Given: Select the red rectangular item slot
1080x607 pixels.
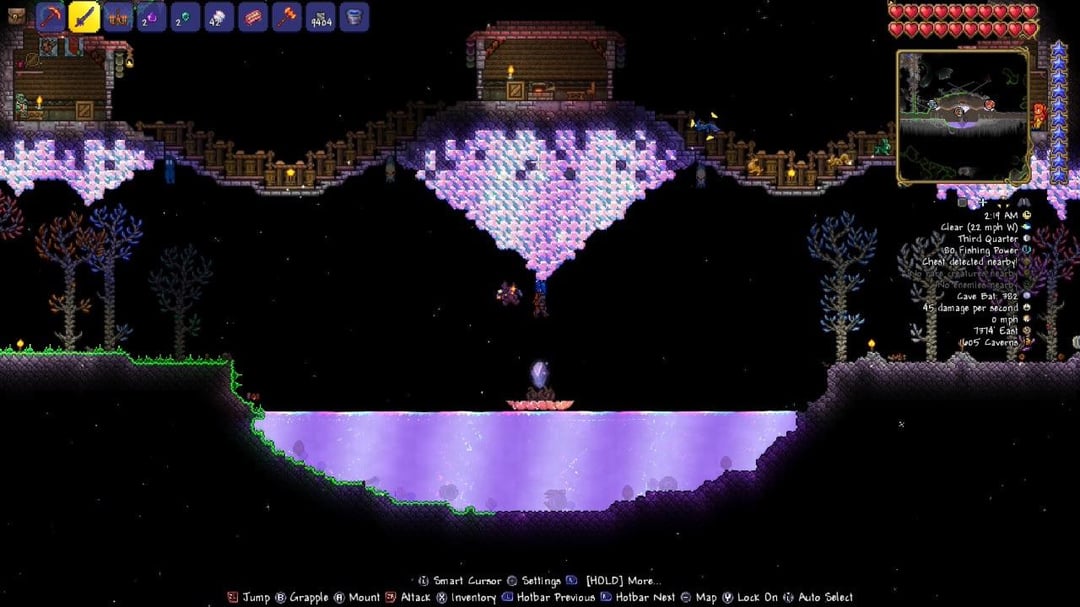Looking at the screenshot, I should pyautogui.click(x=253, y=17).
